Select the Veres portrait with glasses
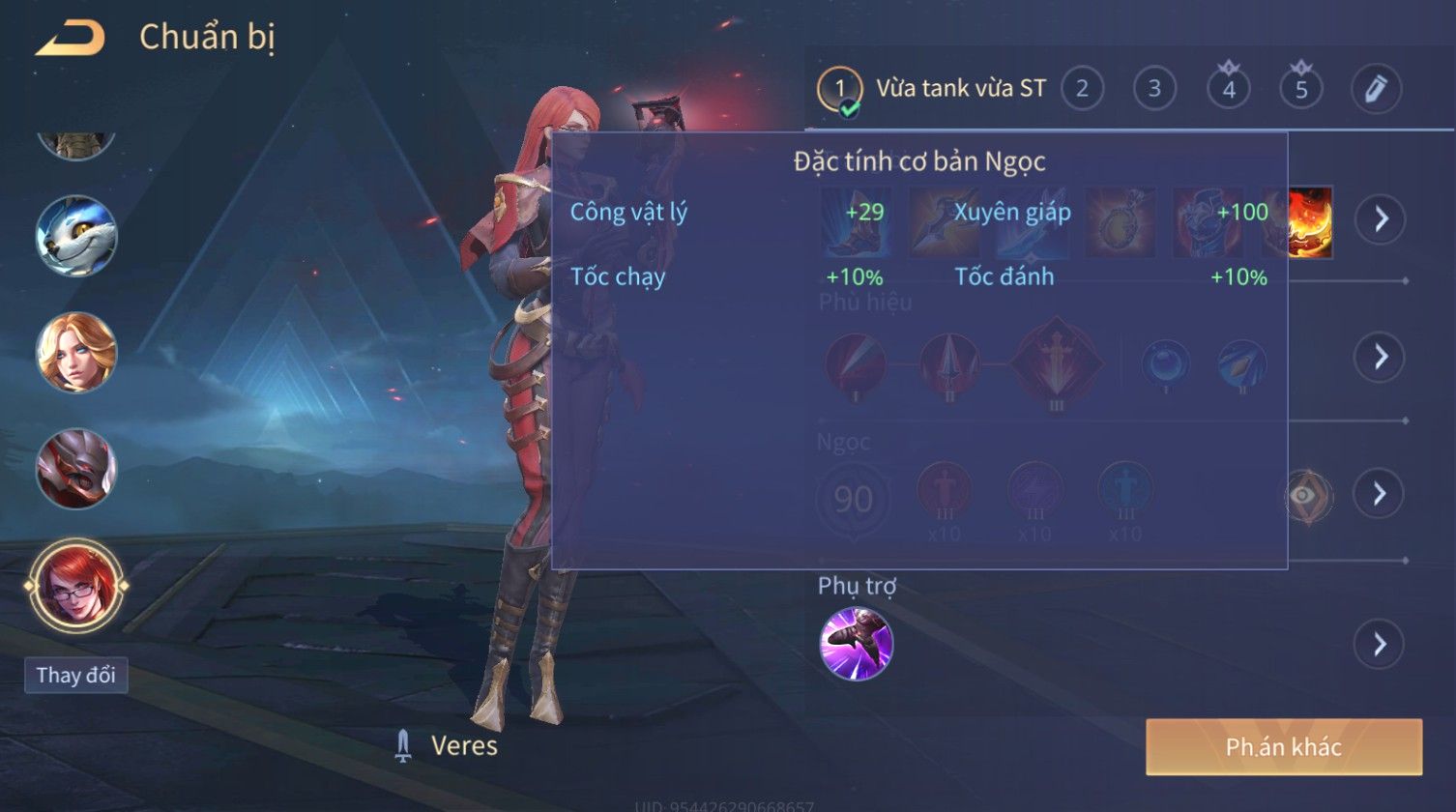The height and width of the screenshot is (812, 1456). (76, 586)
